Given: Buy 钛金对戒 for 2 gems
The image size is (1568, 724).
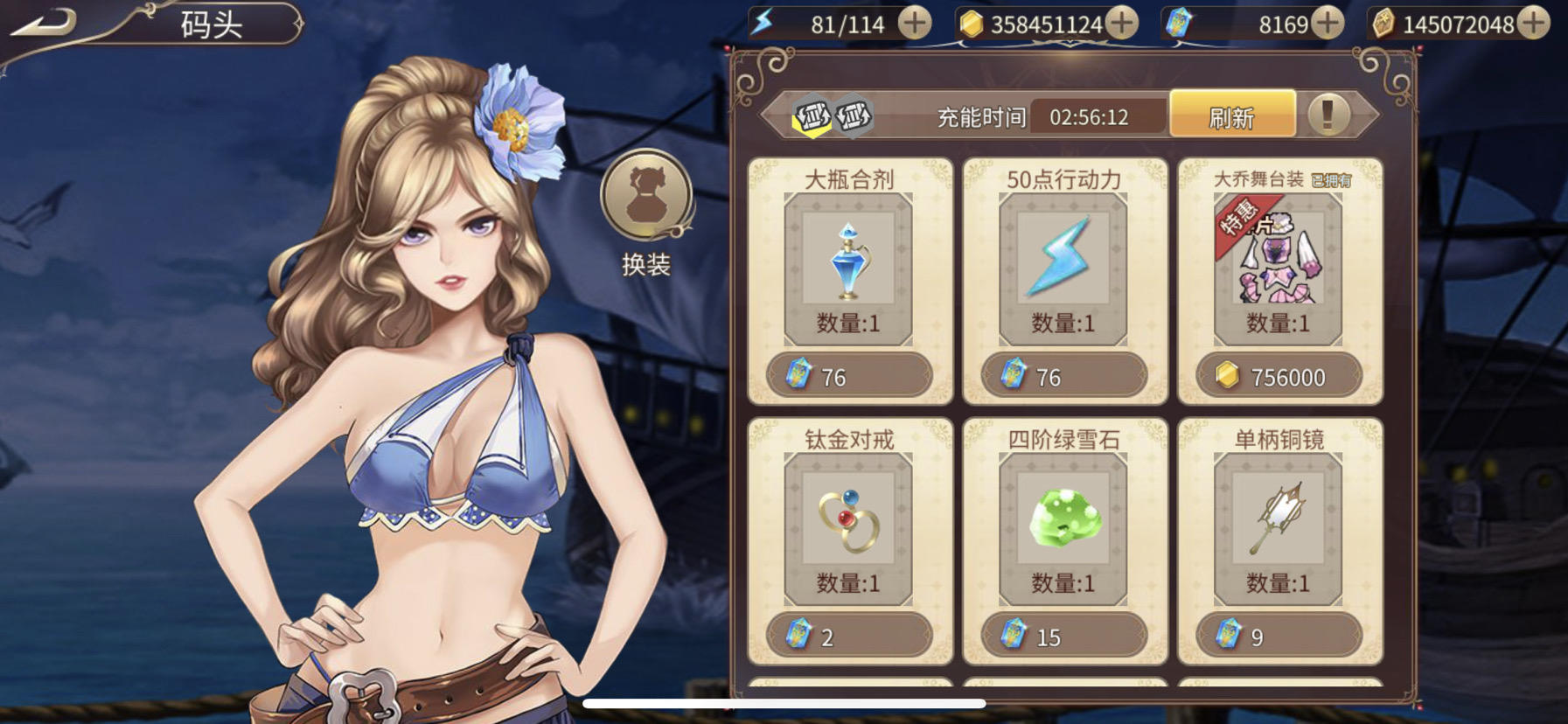Looking at the screenshot, I should point(848,636).
